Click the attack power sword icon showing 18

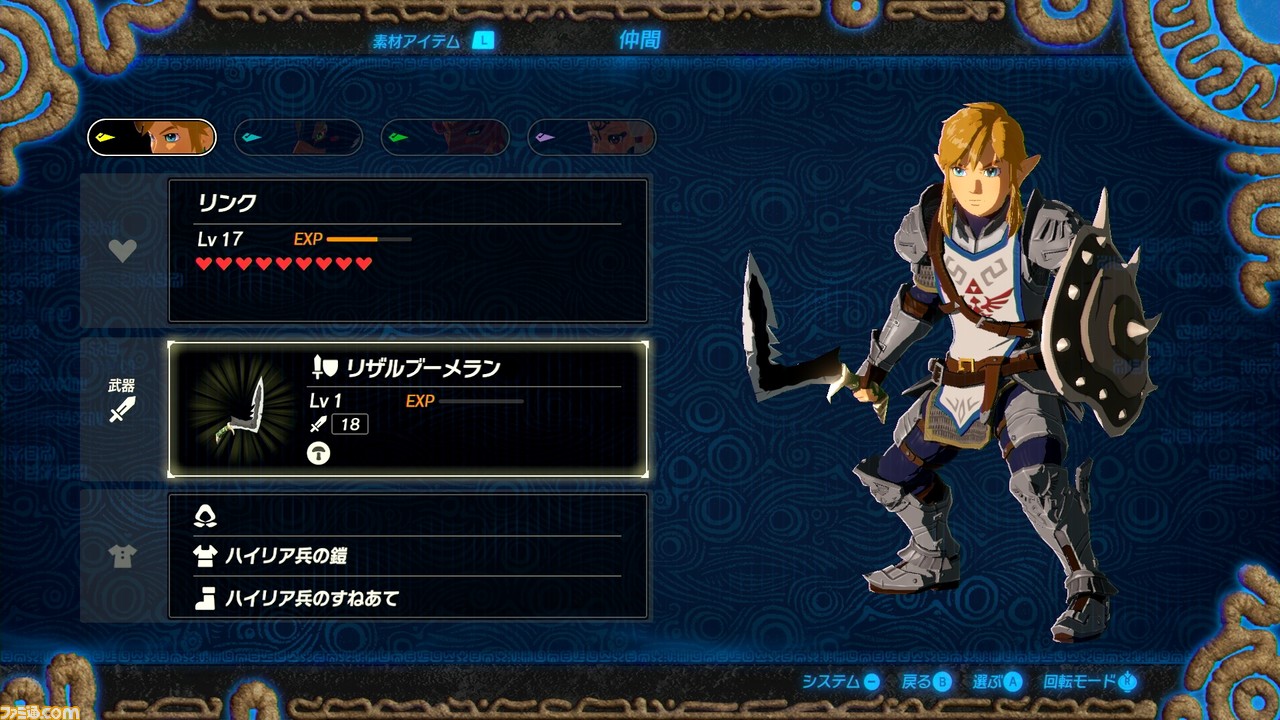tap(316, 423)
